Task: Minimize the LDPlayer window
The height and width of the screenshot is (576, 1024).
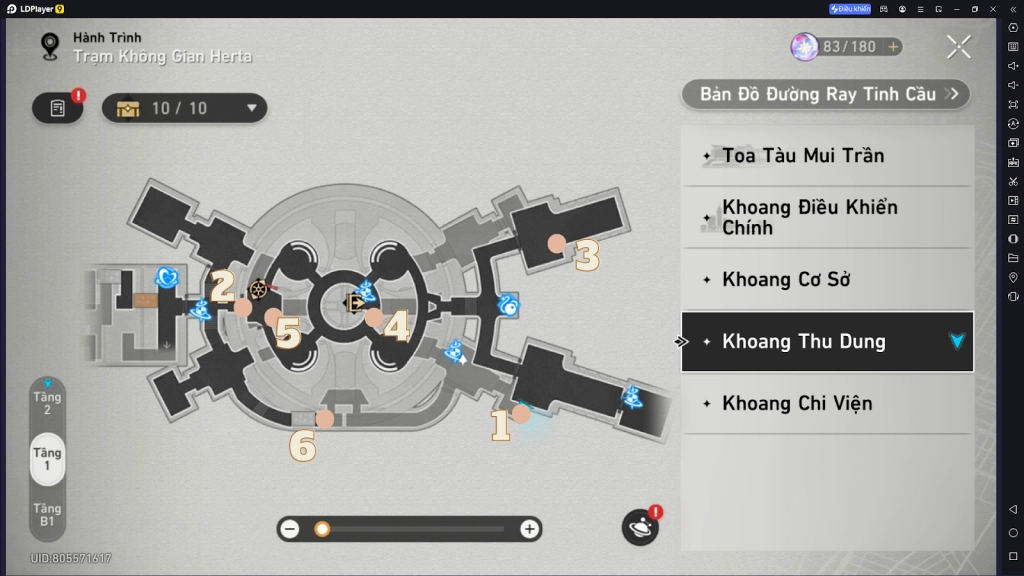Action: point(955,9)
